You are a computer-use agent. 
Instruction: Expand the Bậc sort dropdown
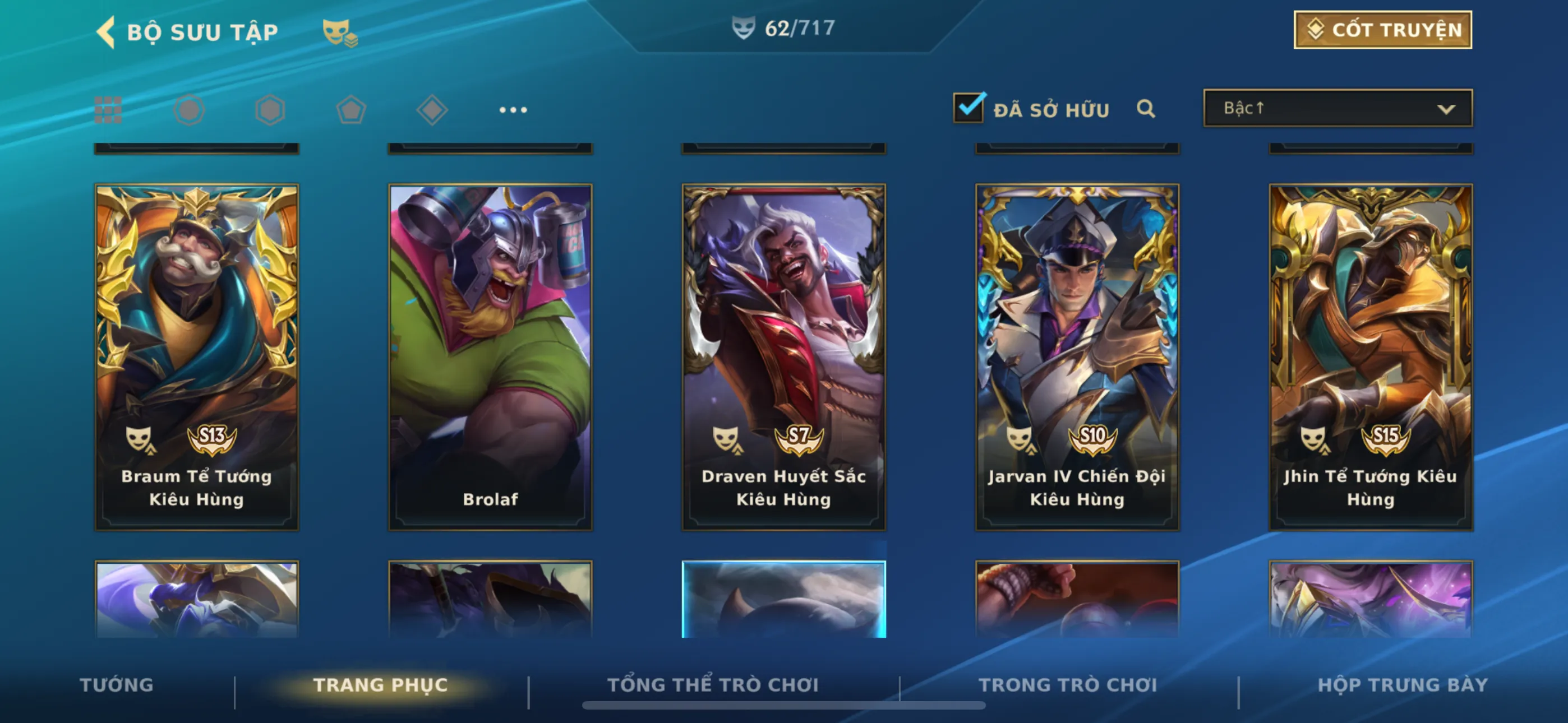pos(1338,108)
